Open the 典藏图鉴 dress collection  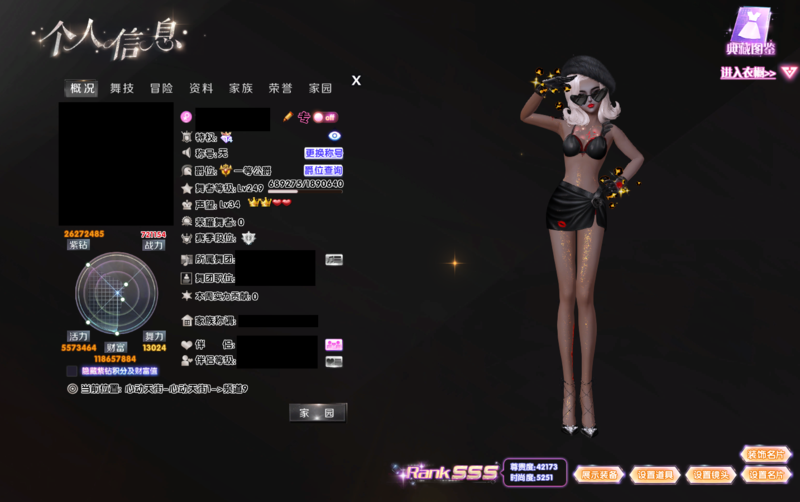tap(750, 34)
